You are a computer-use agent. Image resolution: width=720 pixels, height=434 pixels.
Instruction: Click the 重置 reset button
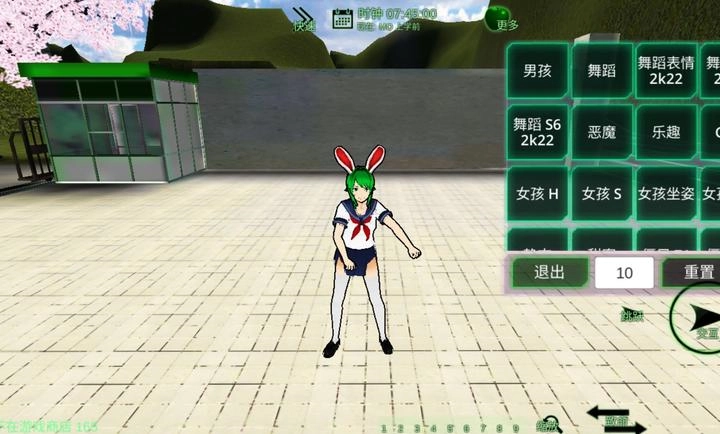[699, 272]
